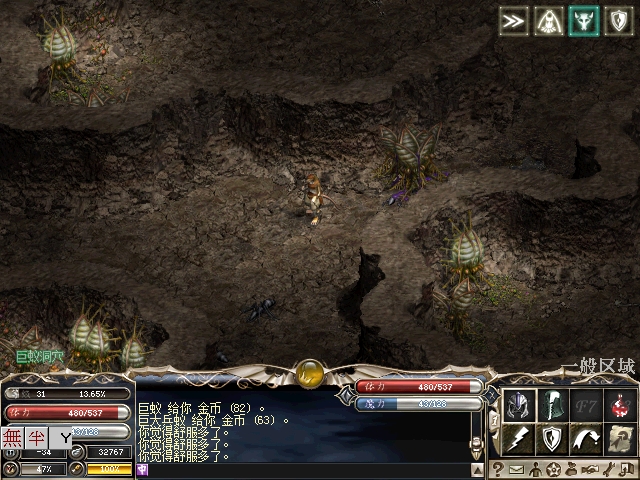
Task: Select the highlighted horned beast icon
Action: tap(584, 22)
